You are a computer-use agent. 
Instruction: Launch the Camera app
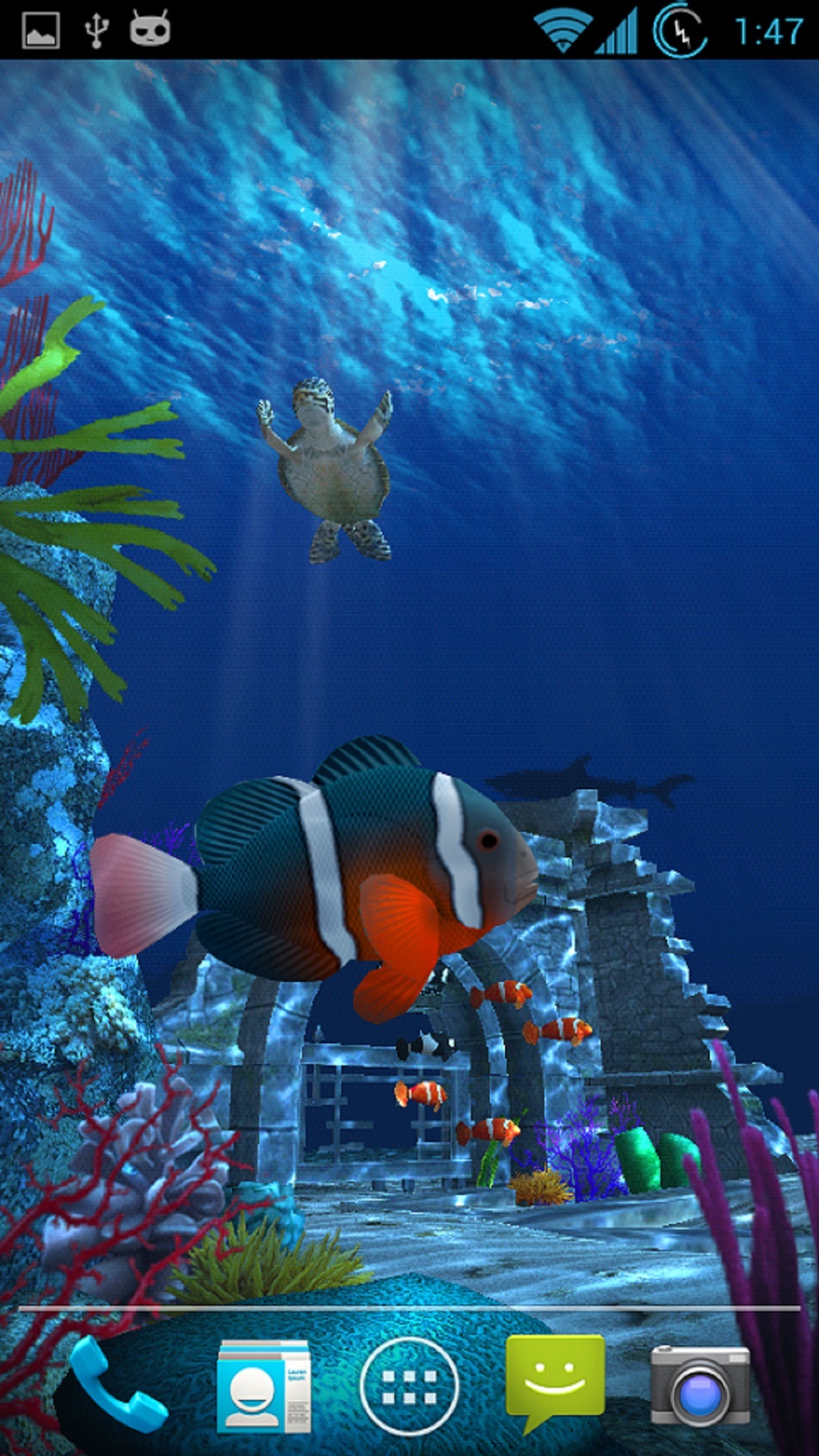click(x=700, y=1386)
